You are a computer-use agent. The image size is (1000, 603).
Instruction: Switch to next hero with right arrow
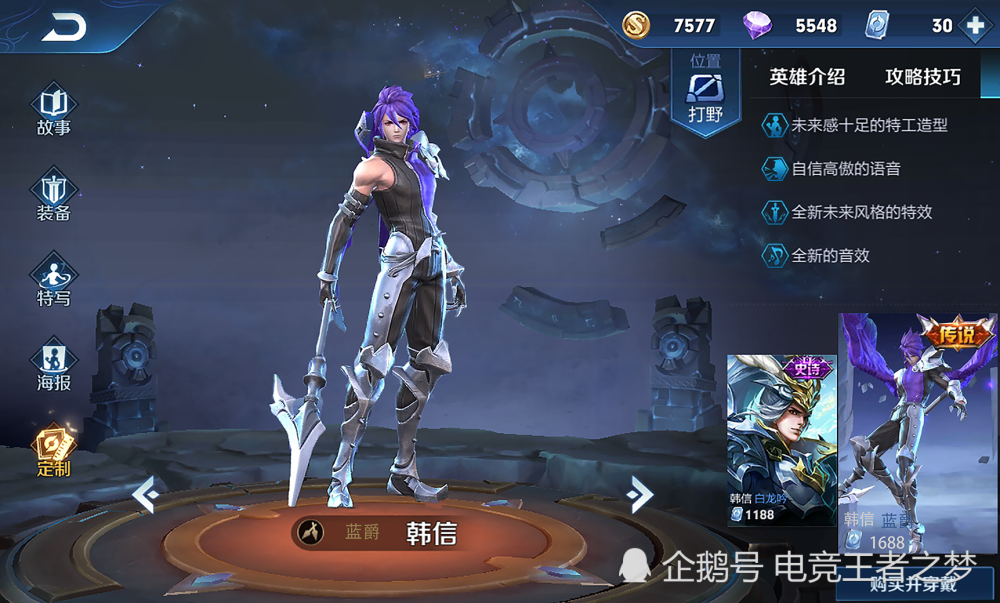[x=639, y=493]
